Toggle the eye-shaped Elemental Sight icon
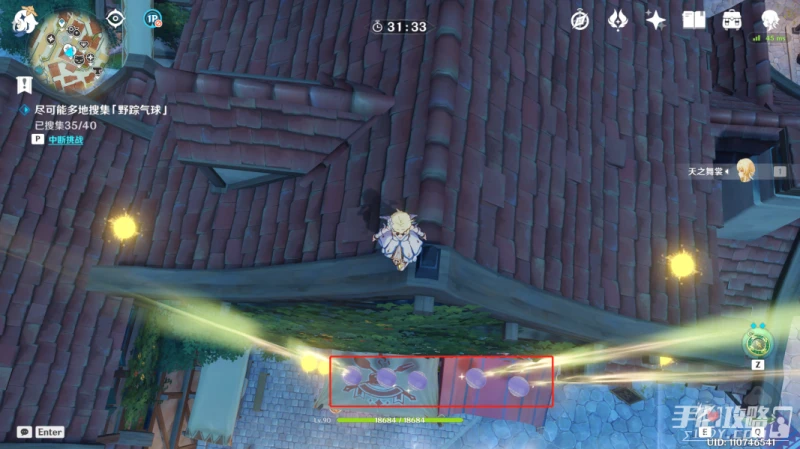Image resolution: width=800 pixels, height=449 pixels. (116, 18)
